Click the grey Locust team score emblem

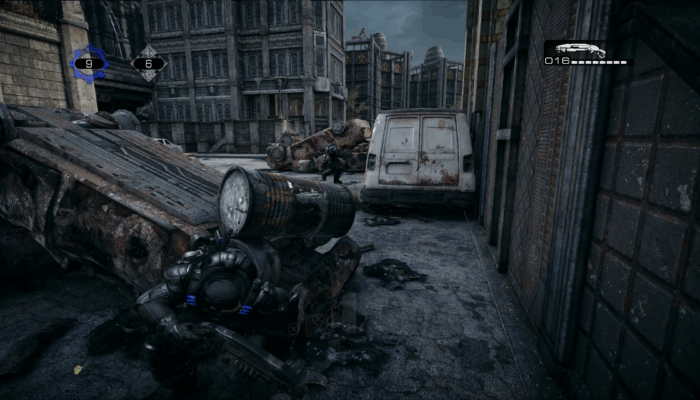(x=149, y=64)
